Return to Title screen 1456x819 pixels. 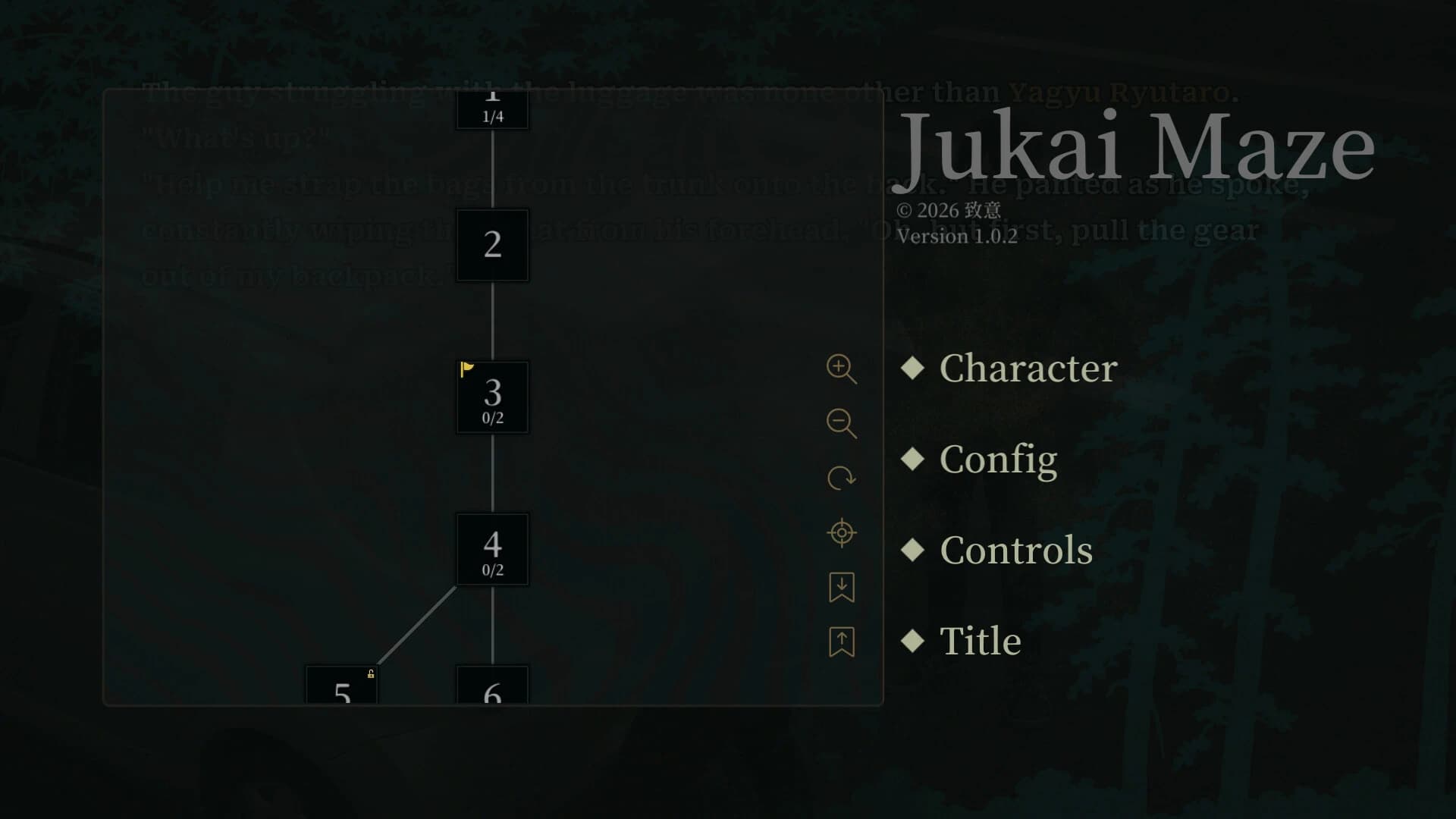(980, 641)
